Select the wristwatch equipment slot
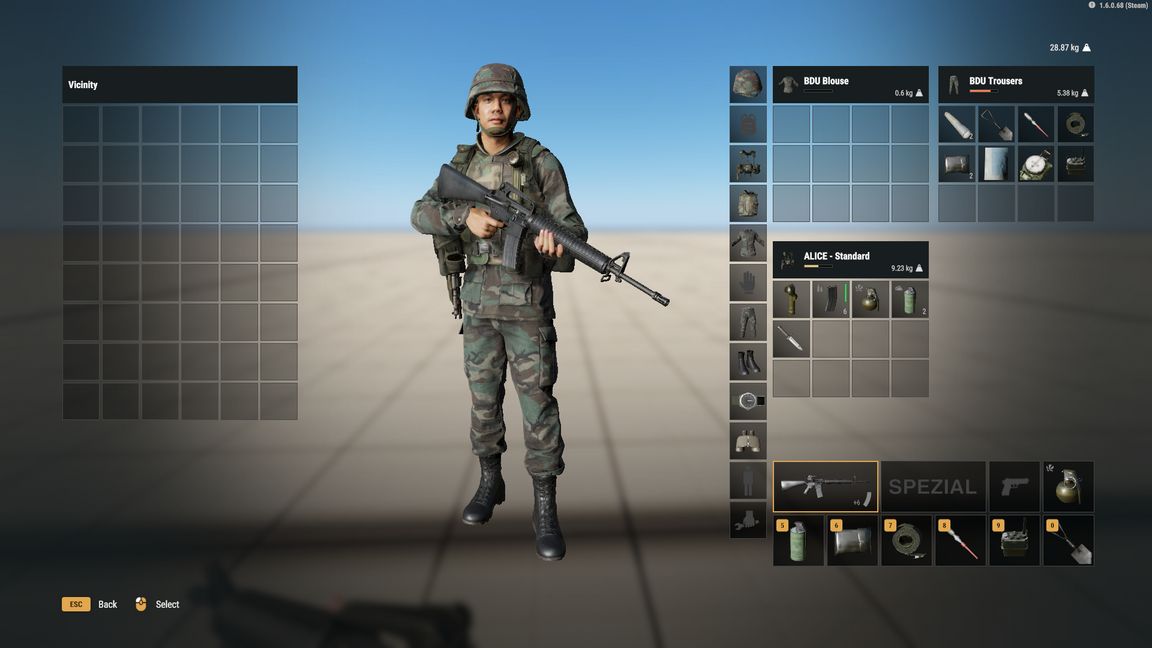The image size is (1152, 648). pyautogui.click(x=748, y=401)
